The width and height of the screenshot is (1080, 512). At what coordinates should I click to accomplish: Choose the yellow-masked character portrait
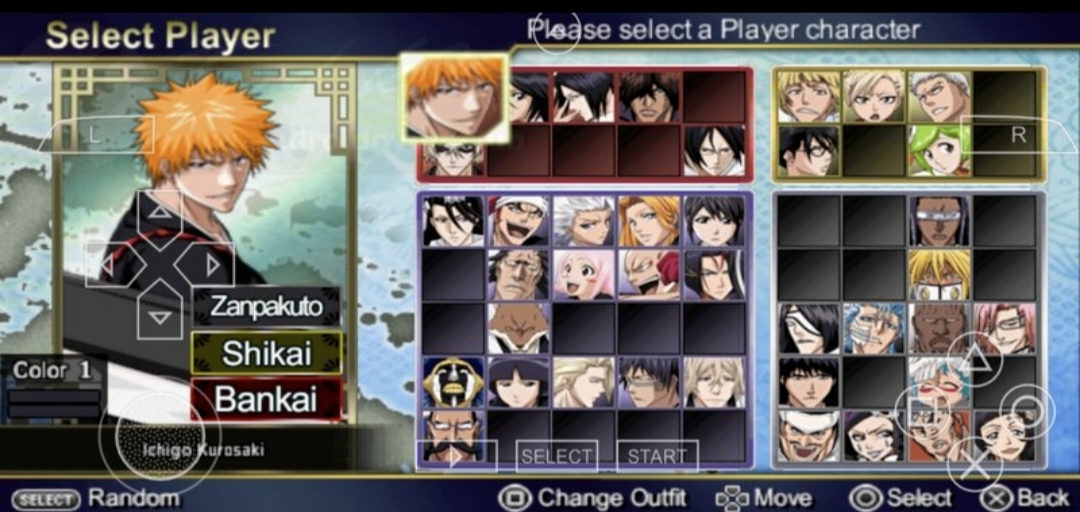tap(939, 274)
